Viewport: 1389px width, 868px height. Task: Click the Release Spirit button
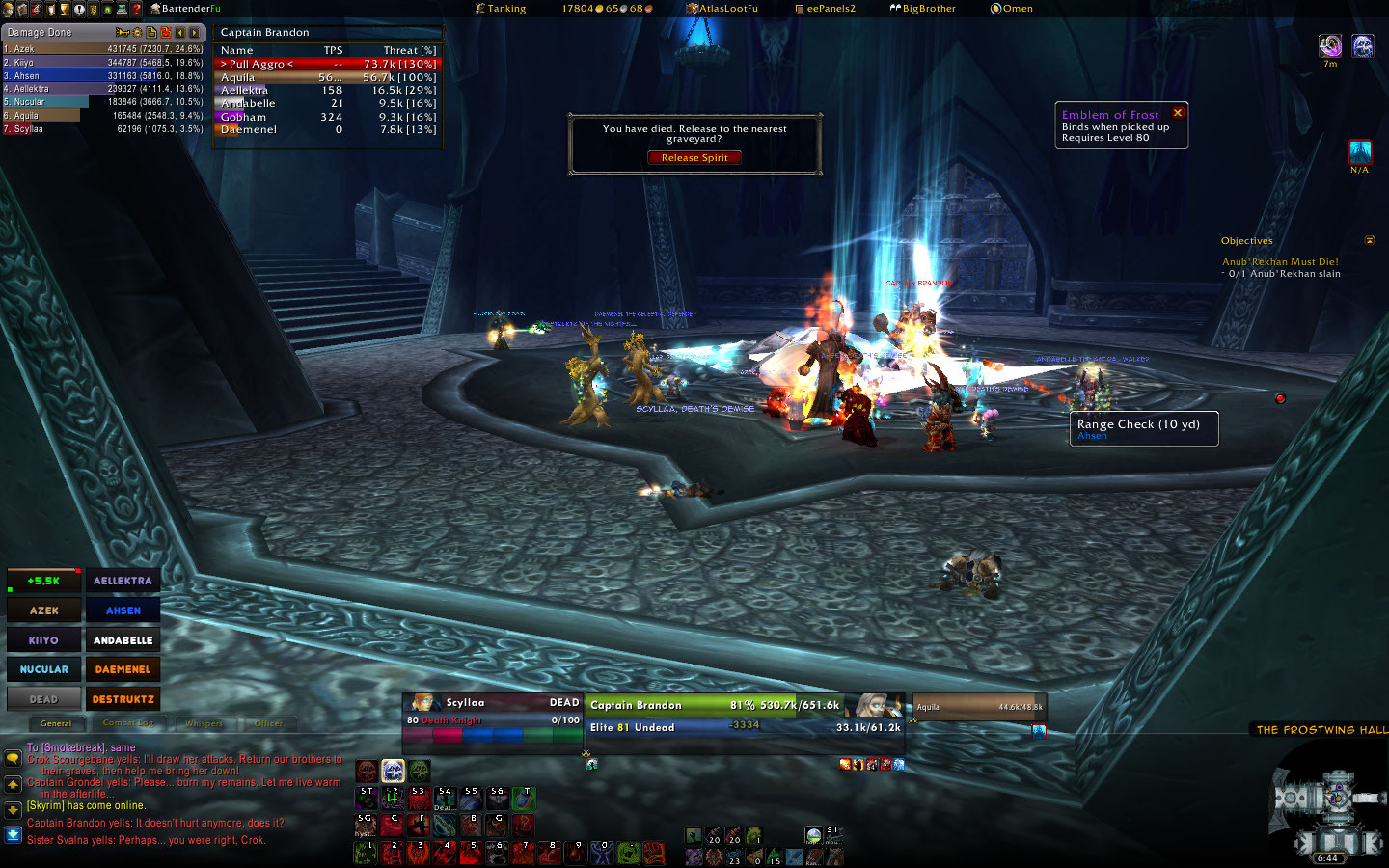pyautogui.click(x=694, y=158)
